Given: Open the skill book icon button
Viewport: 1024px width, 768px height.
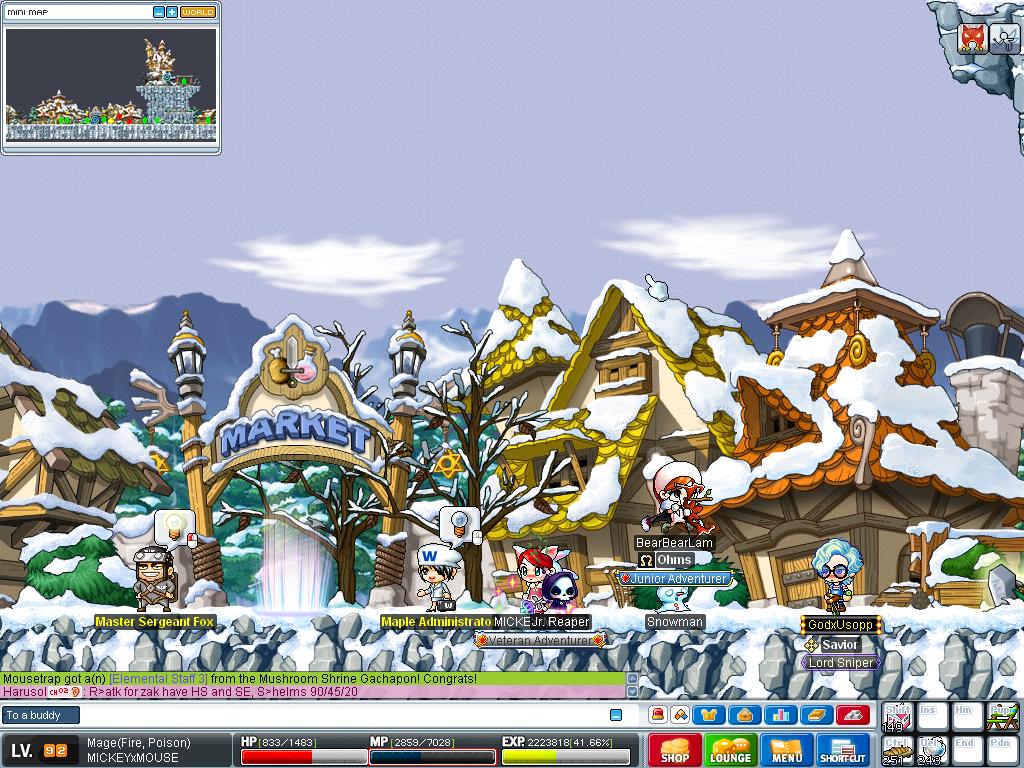Looking at the screenshot, I should [x=817, y=715].
